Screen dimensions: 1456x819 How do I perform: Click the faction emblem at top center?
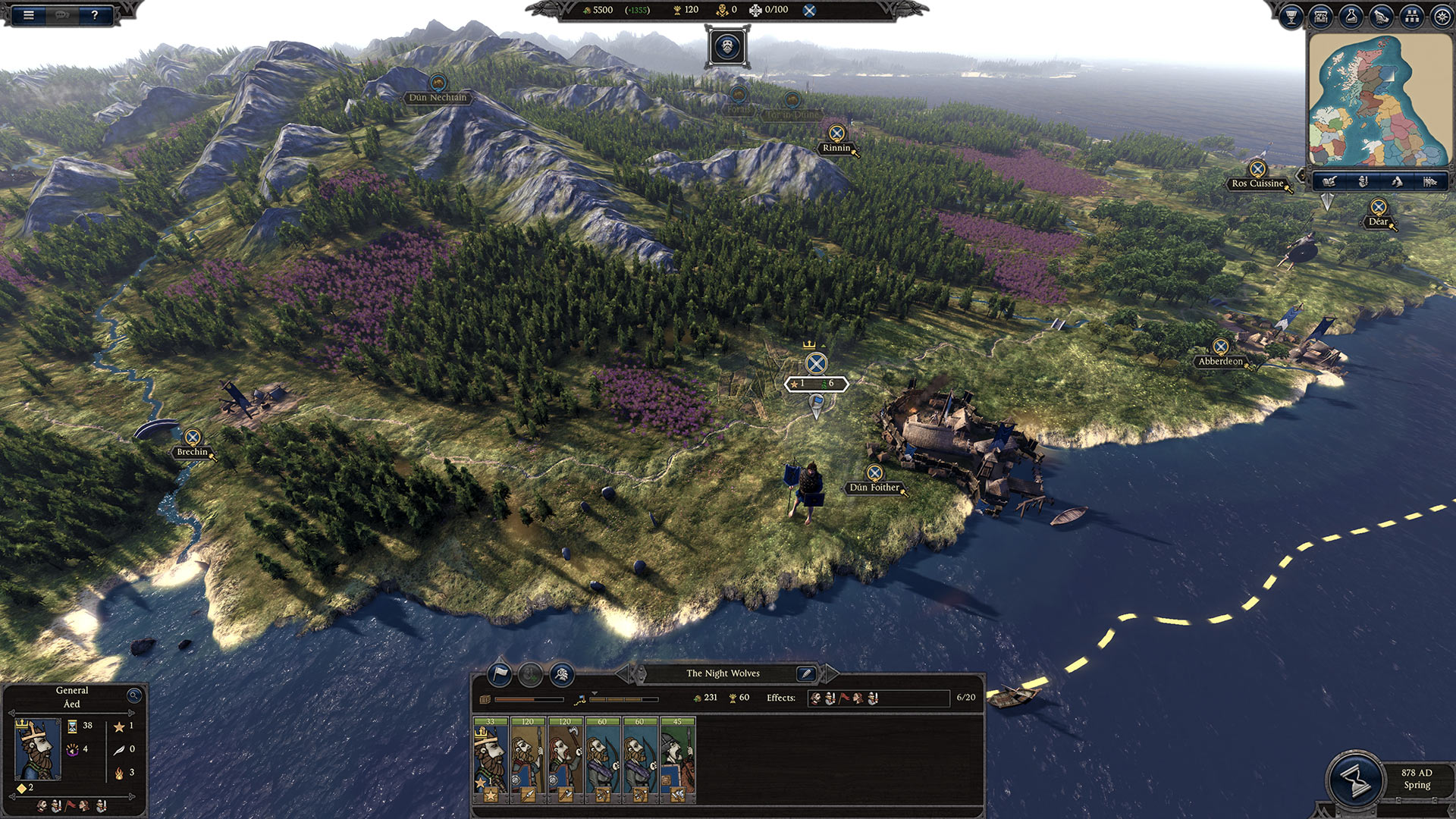(727, 47)
